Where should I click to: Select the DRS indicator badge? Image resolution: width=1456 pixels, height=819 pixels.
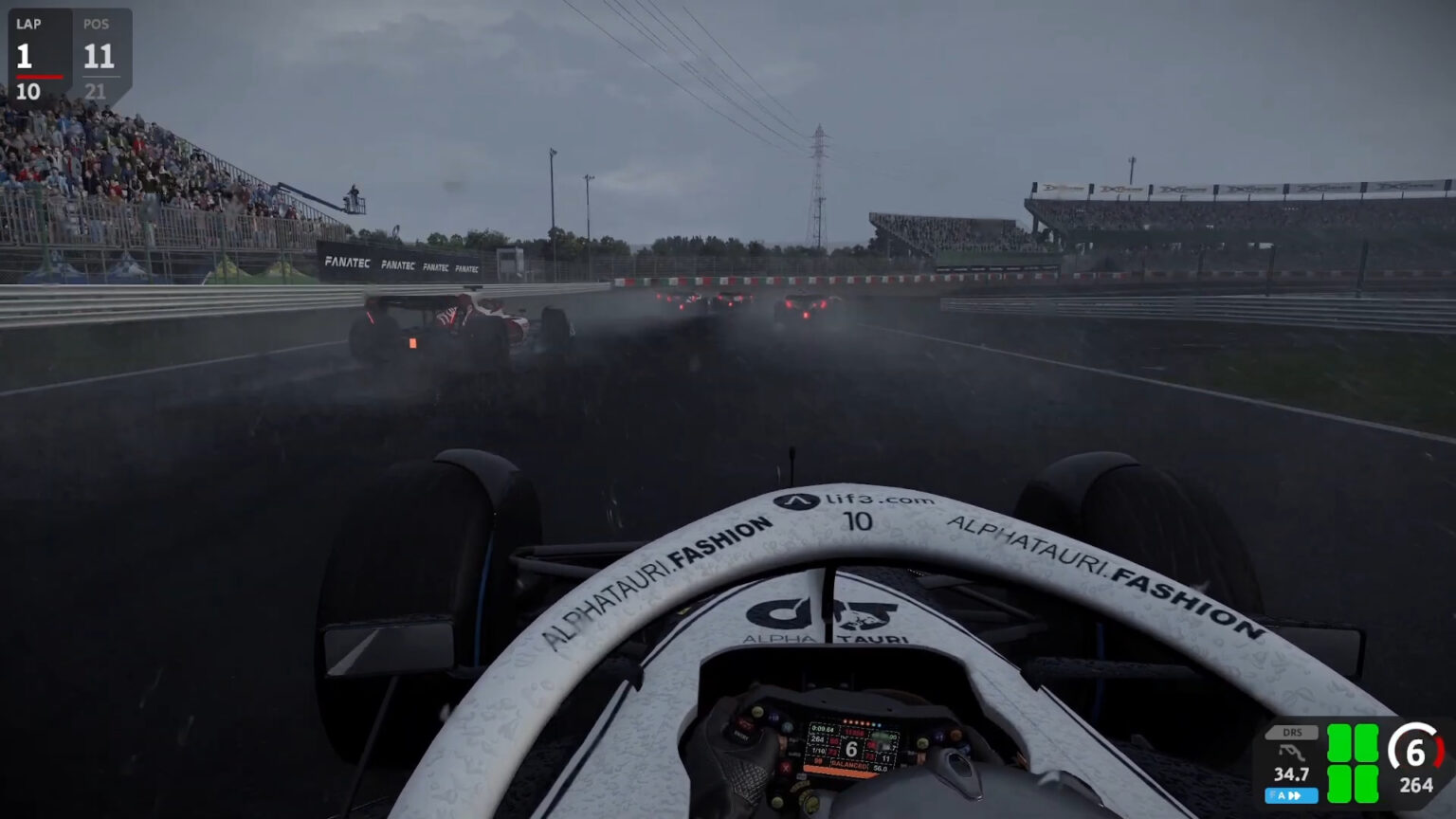point(1292,733)
